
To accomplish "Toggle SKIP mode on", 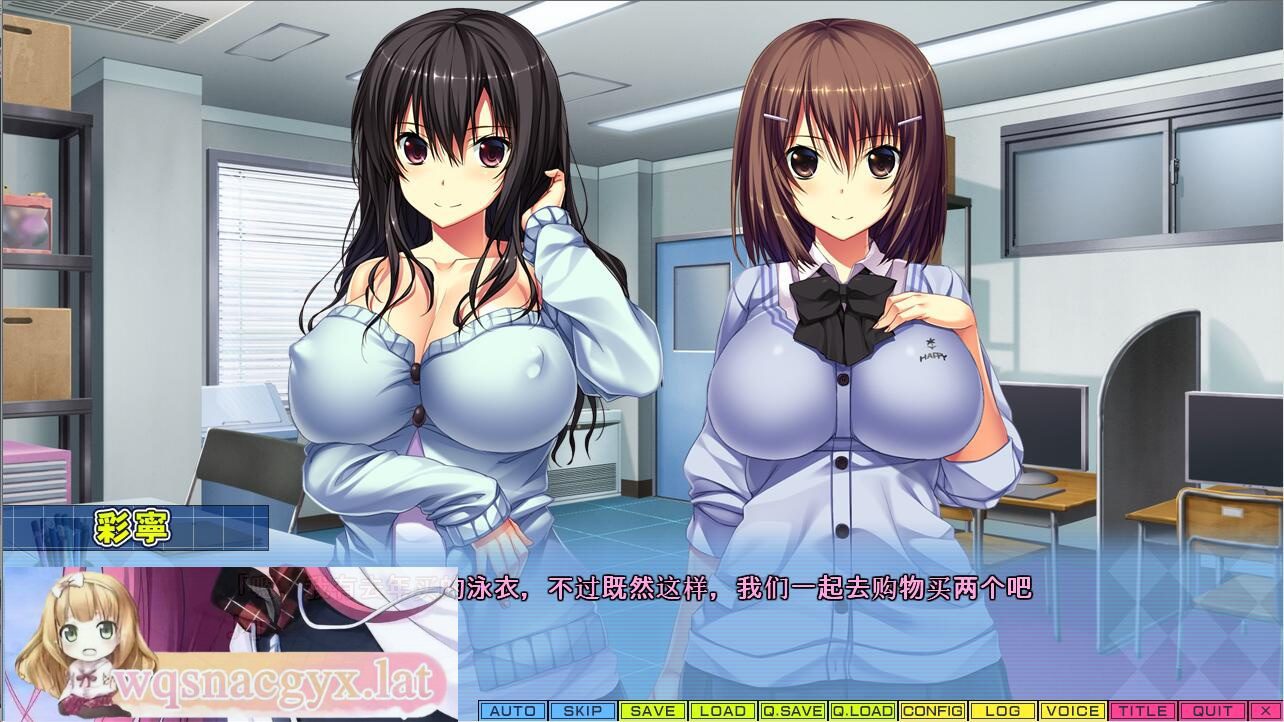I will pyautogui.click(x=582, y=711).
